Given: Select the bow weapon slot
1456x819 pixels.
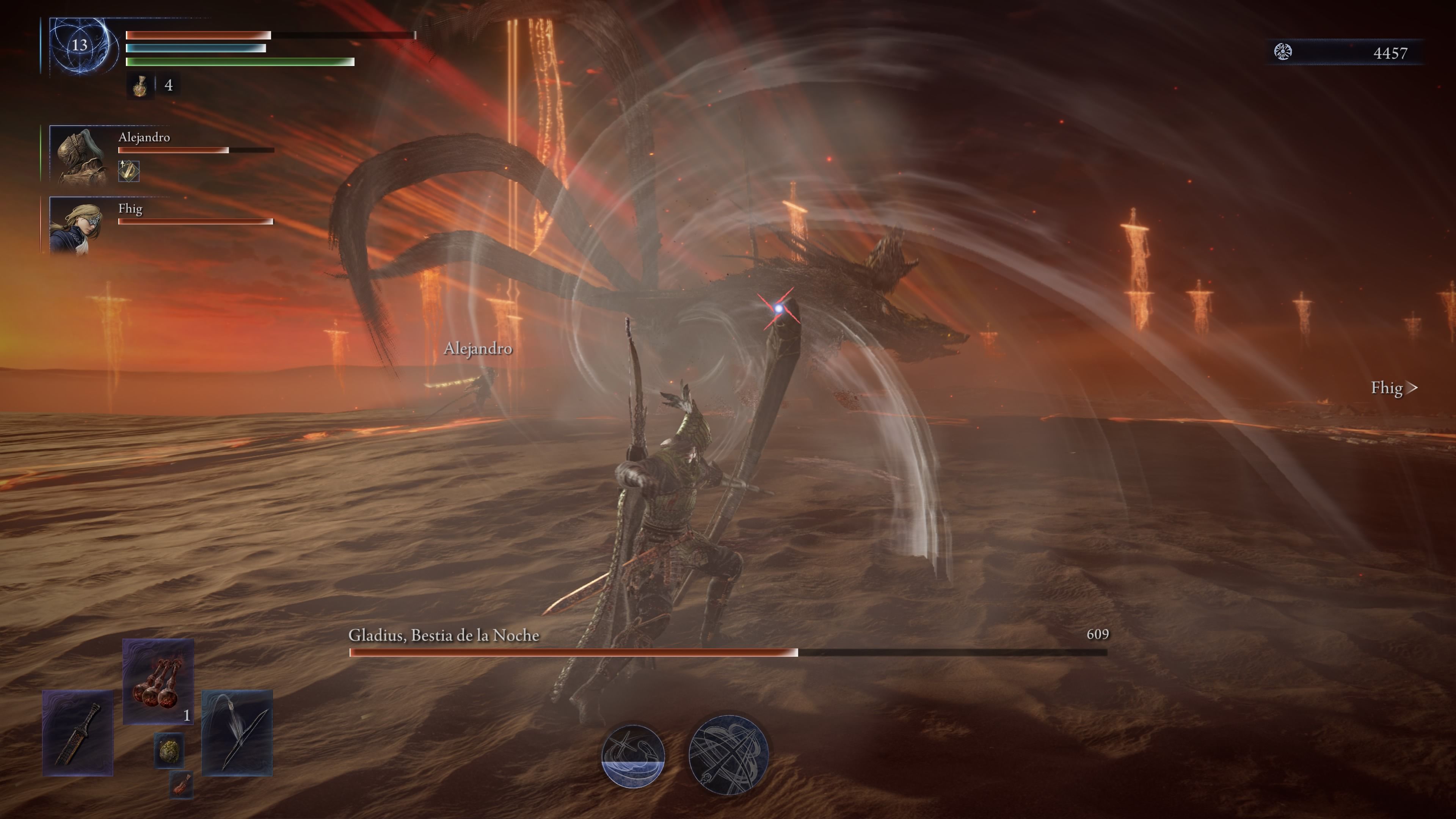Looking at the screenshot, I should click(x=237, y=733).
